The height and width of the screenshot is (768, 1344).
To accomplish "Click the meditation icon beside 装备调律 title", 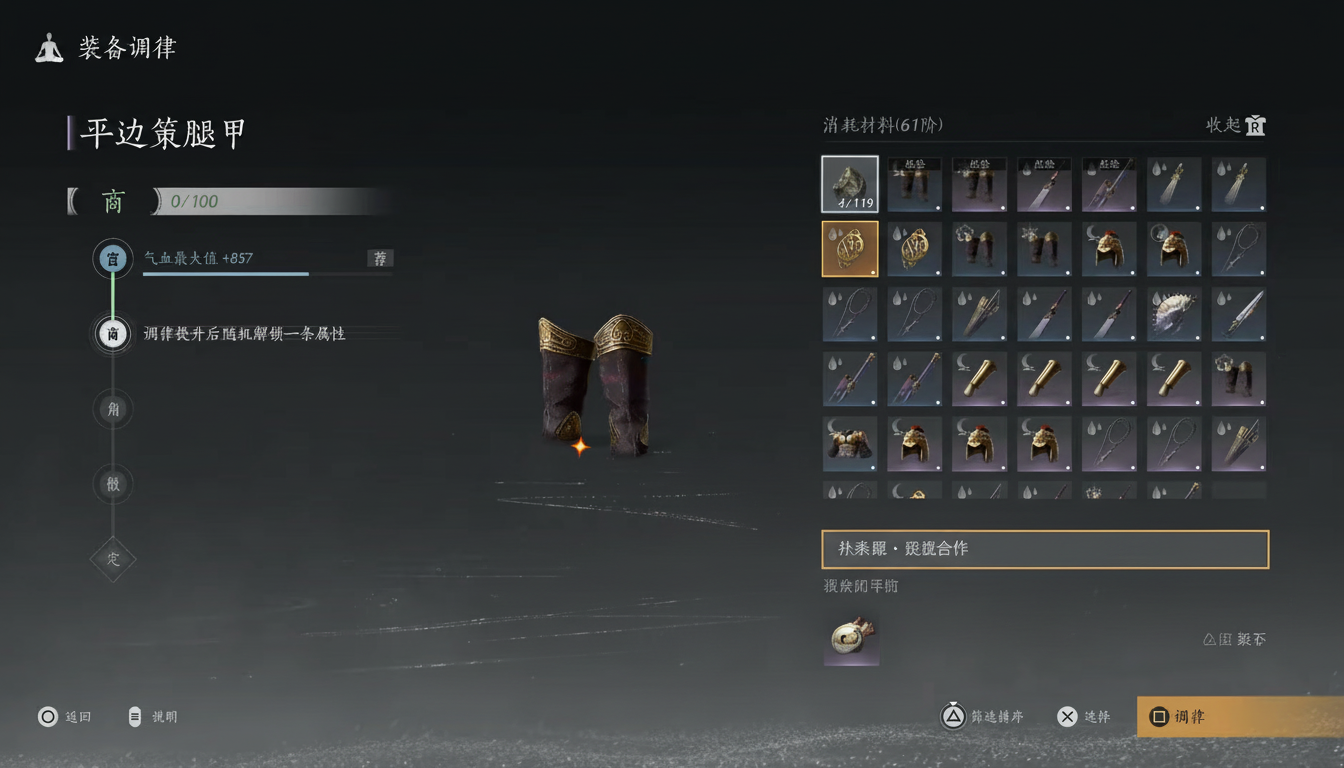I will (x=47, y=47).
